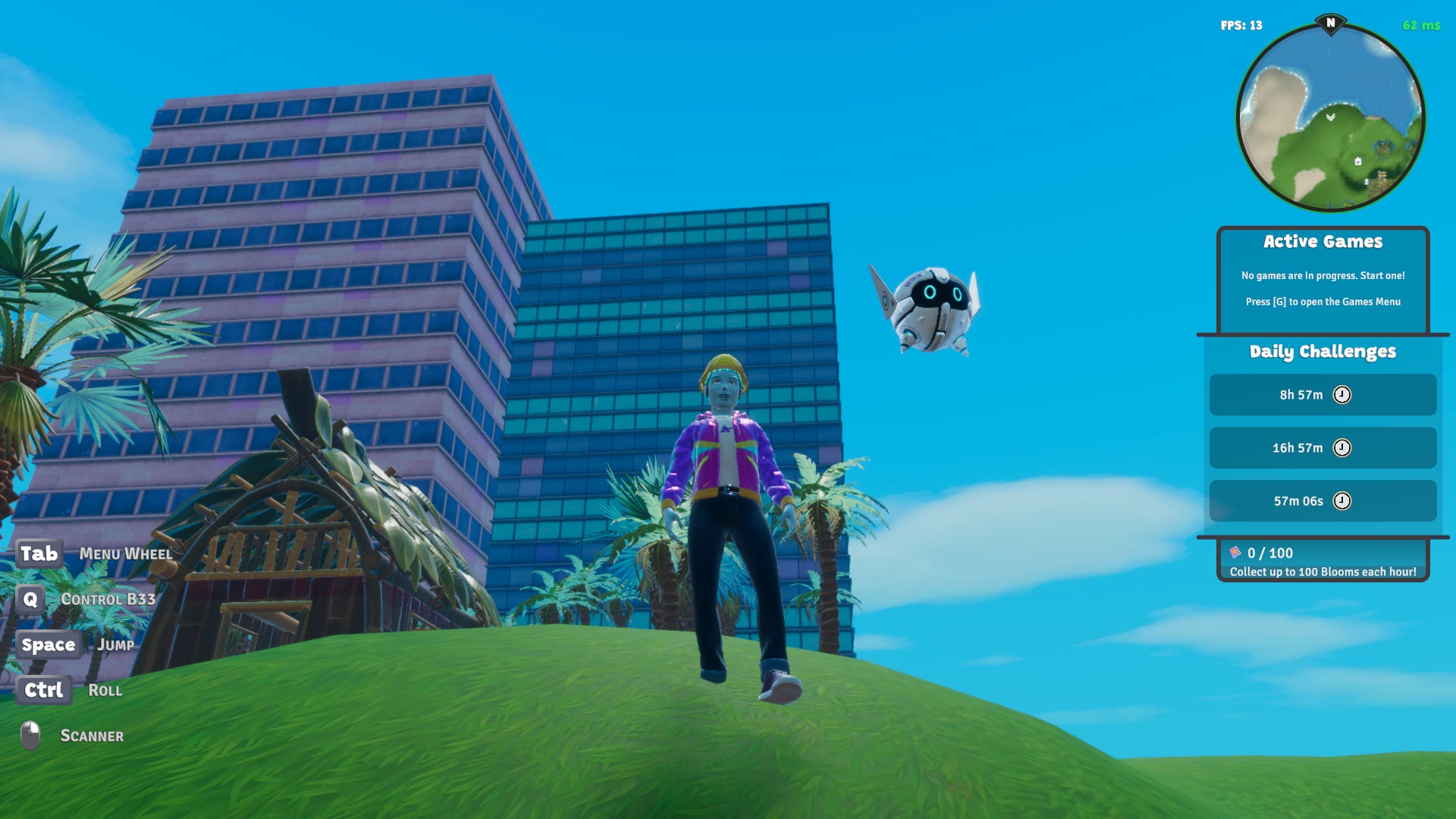
Task: Click the Ctrl keycap for Roll
Action: (x=43, y=690)
